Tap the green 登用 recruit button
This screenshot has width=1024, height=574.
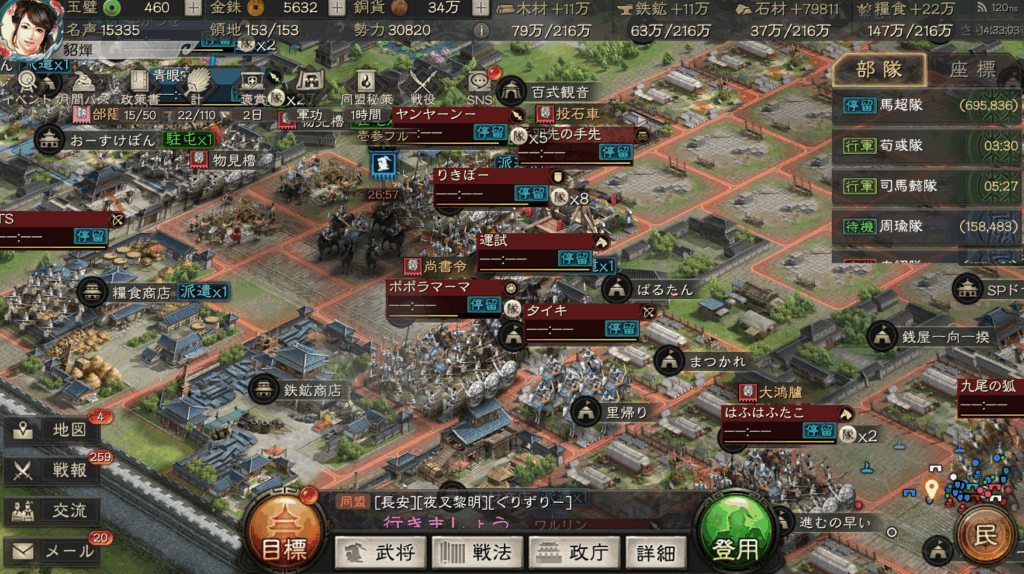(x=737, y=540)
